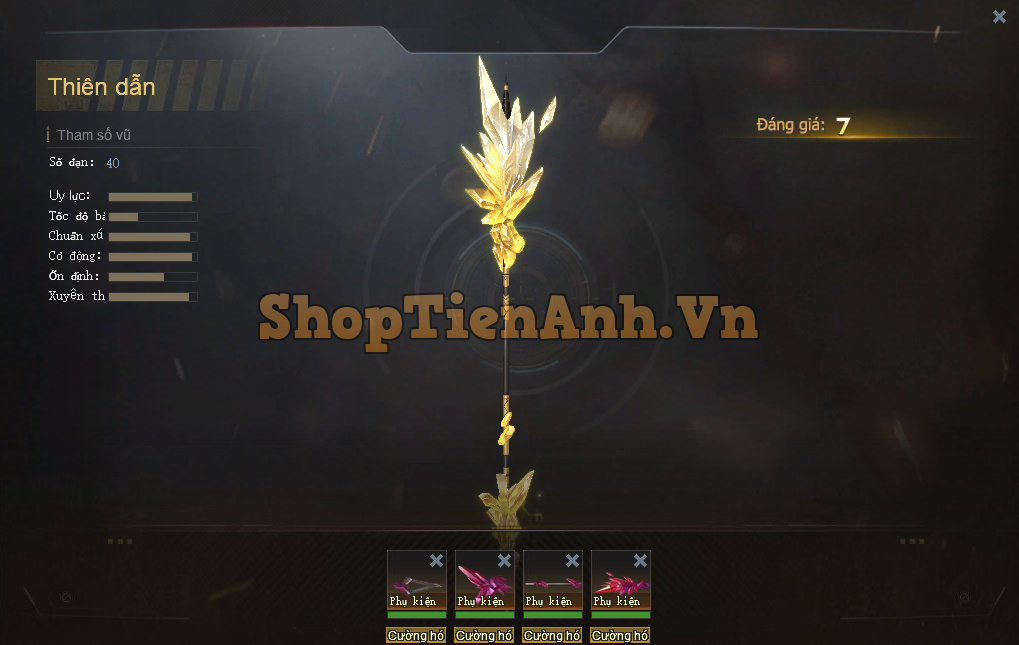Remove the thin spear shaft accessory via its X
Screen dimensions: 1019x645
click(x=572, y=561)
